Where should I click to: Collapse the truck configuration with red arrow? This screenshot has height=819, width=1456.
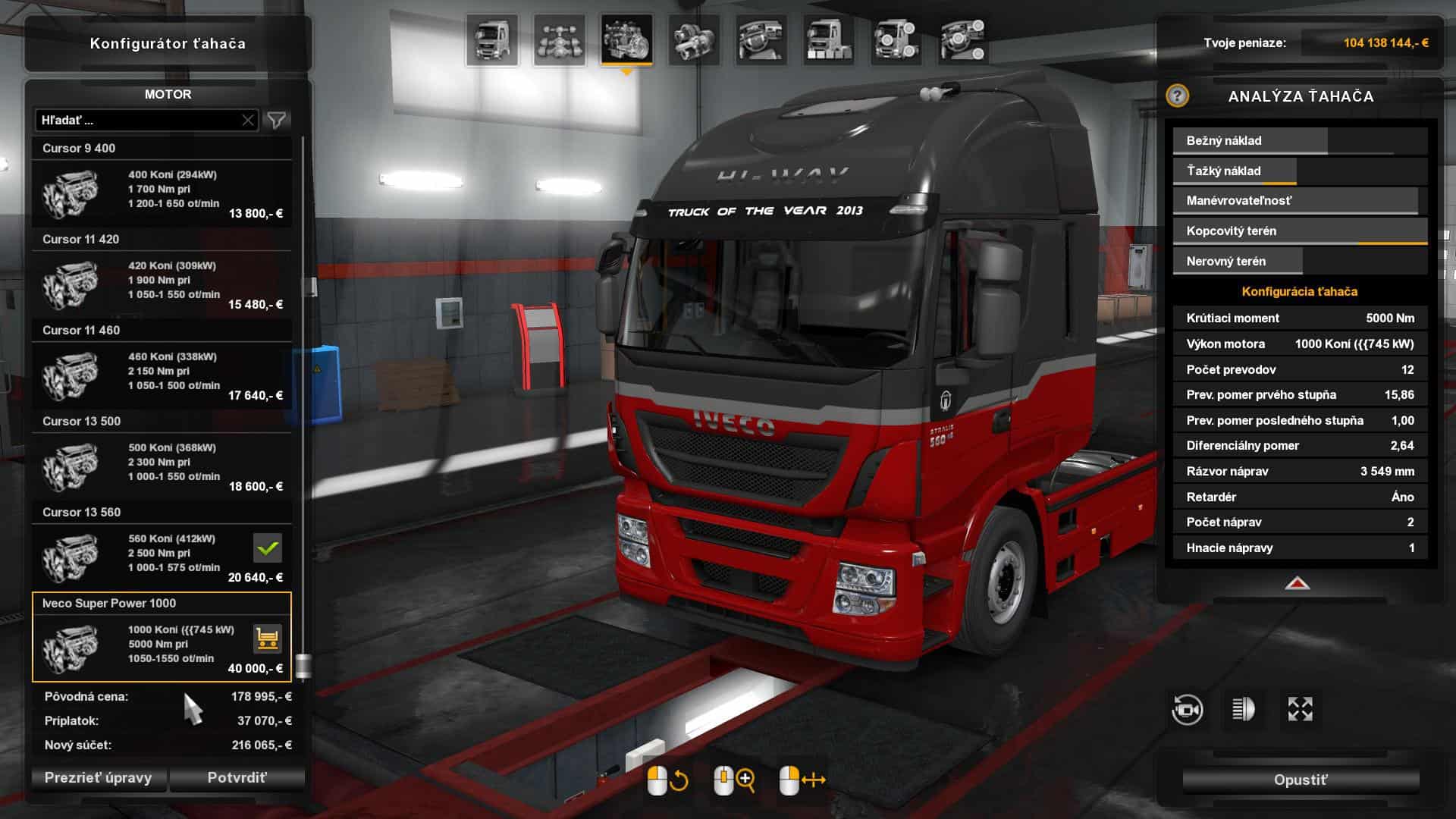(1298, 583)
